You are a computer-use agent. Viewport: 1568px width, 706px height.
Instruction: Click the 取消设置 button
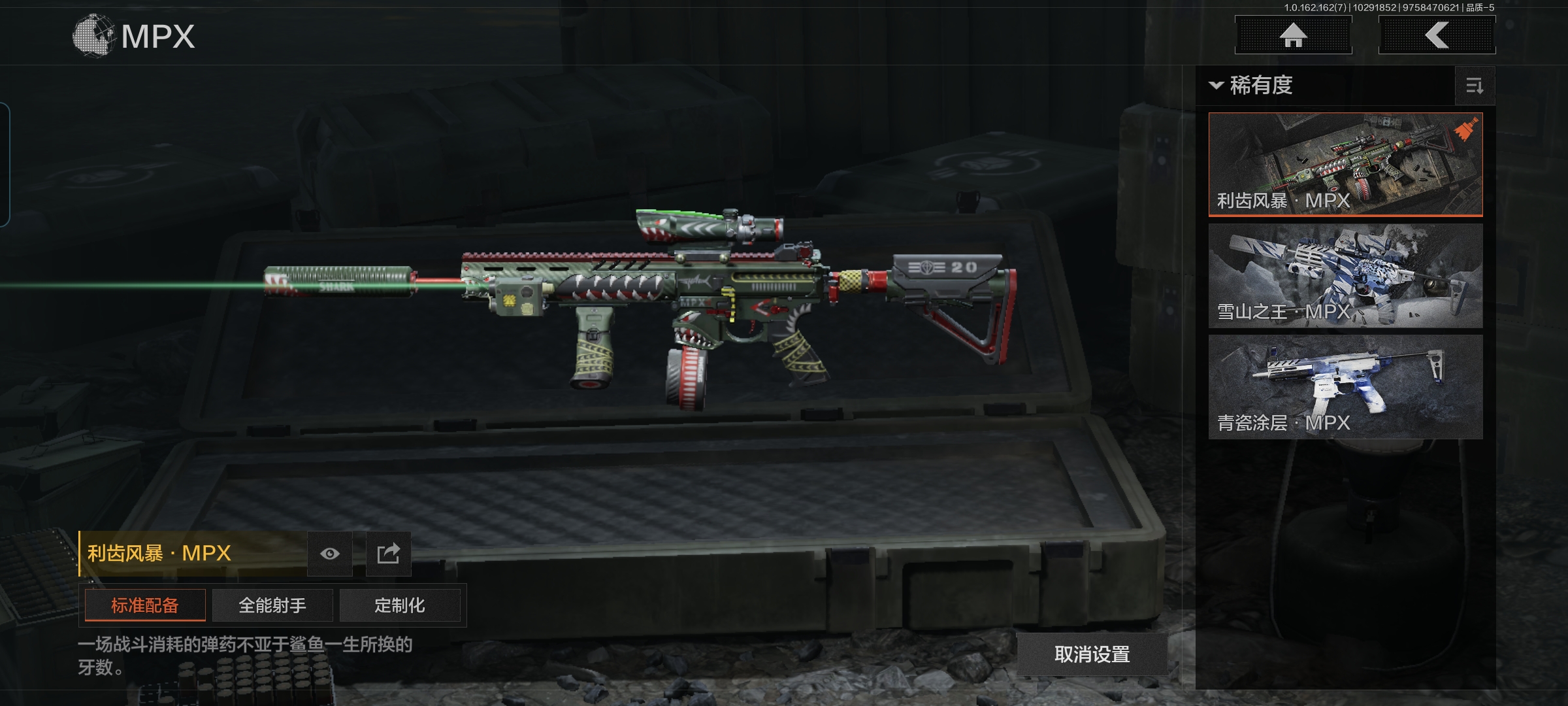tap(1092, 654)
